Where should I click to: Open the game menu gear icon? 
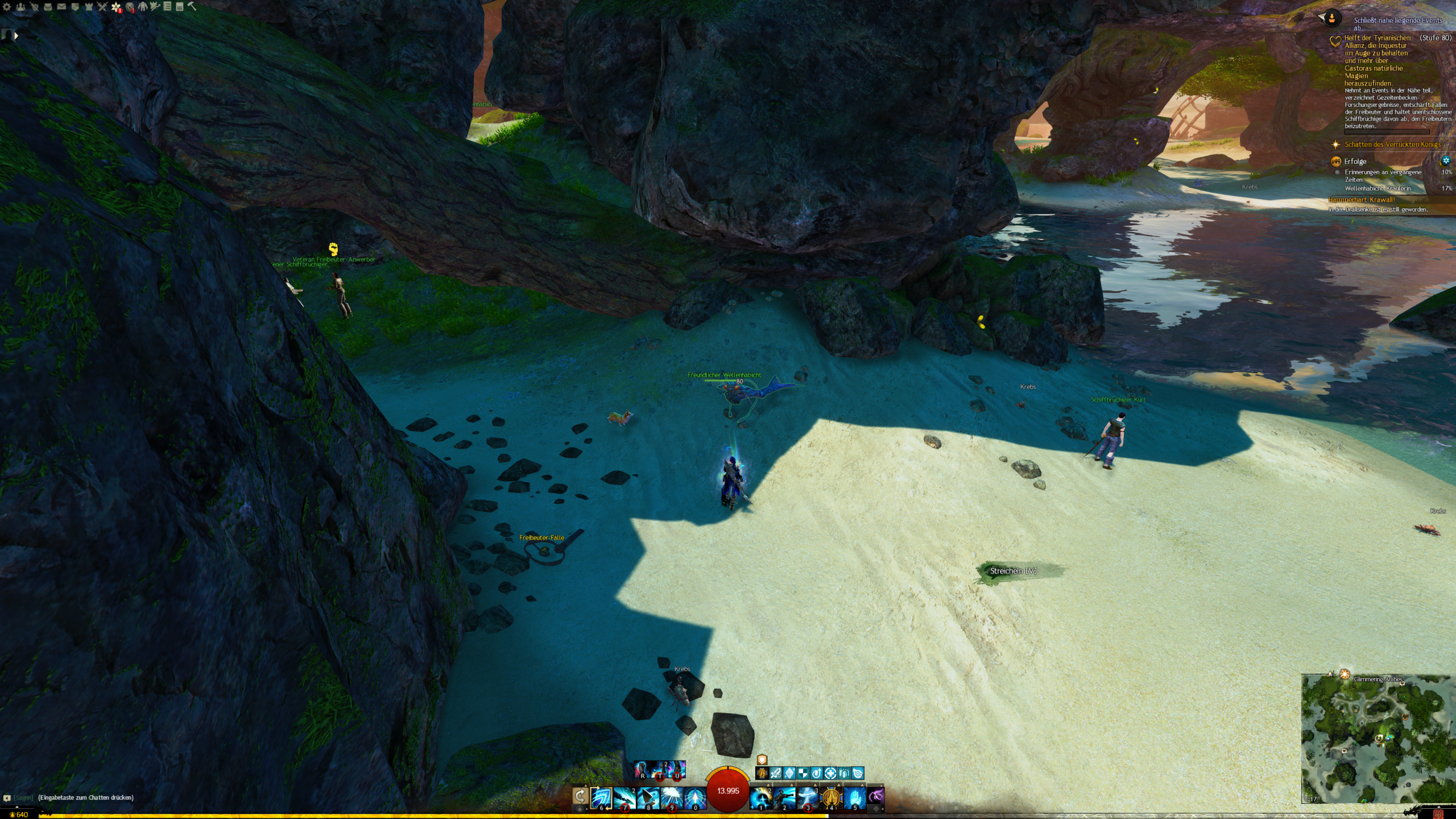pyautogui.click(x=7, y=7)
